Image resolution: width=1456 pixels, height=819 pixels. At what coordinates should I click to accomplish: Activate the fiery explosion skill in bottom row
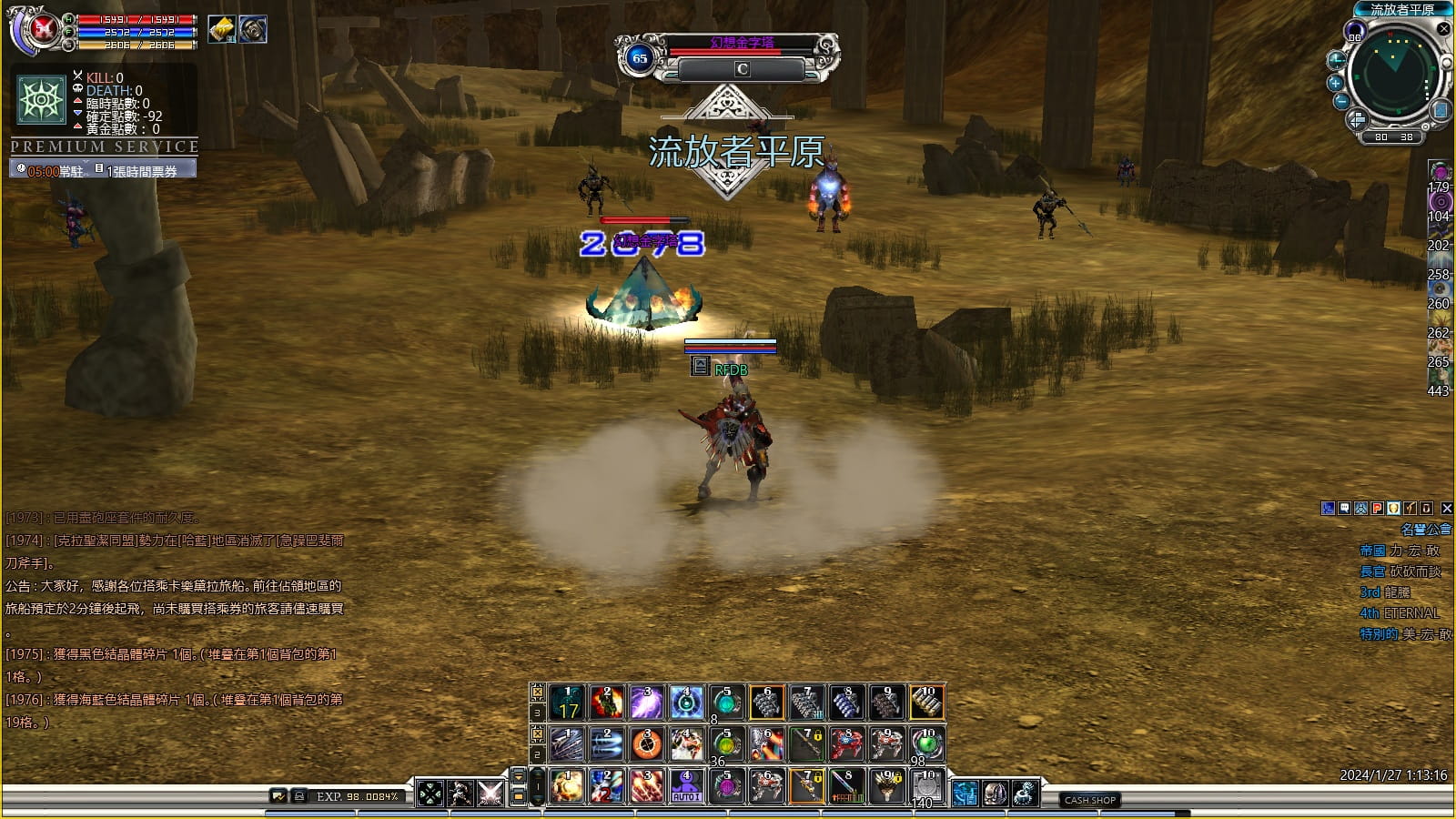click(567, 786)
